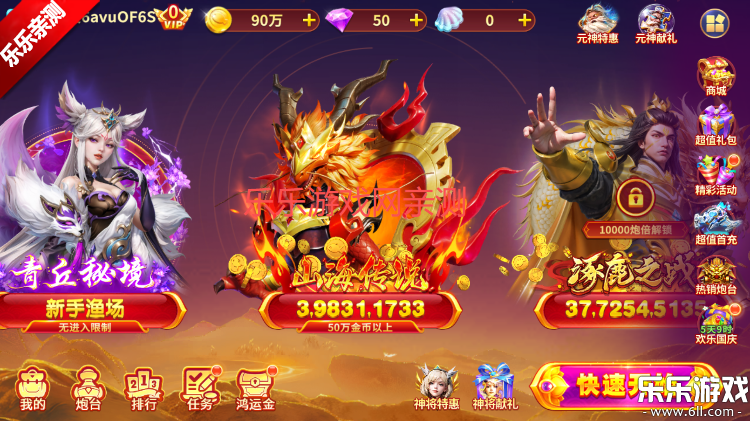The width and height of the screenshot is (750, 421).
Task: Add shells using the plus button
Action: (526, 20)
